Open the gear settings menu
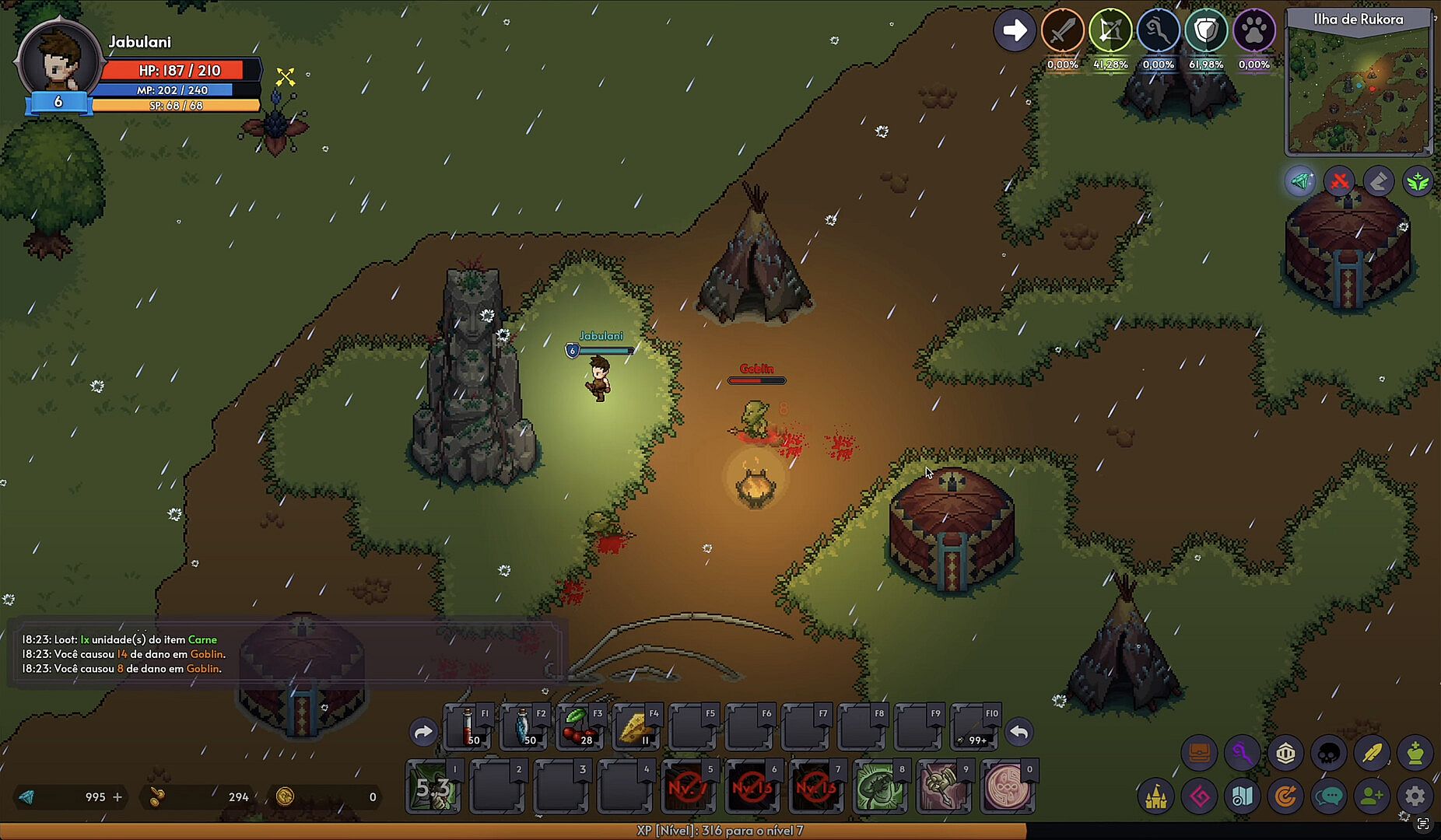This screenshot has width=1441, height=840. [x=1415, y=796]
